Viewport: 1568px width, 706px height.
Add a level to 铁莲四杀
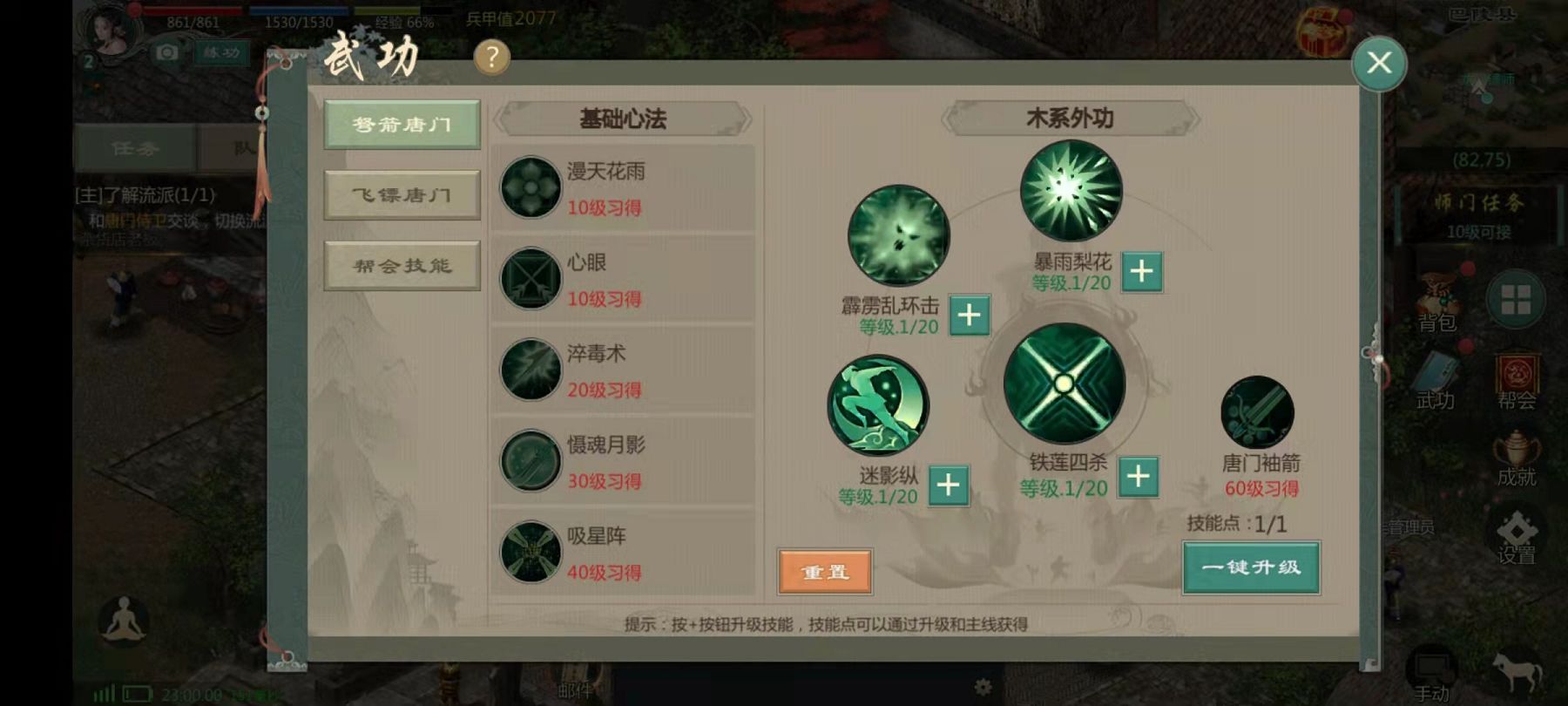tap(1138, 477)
